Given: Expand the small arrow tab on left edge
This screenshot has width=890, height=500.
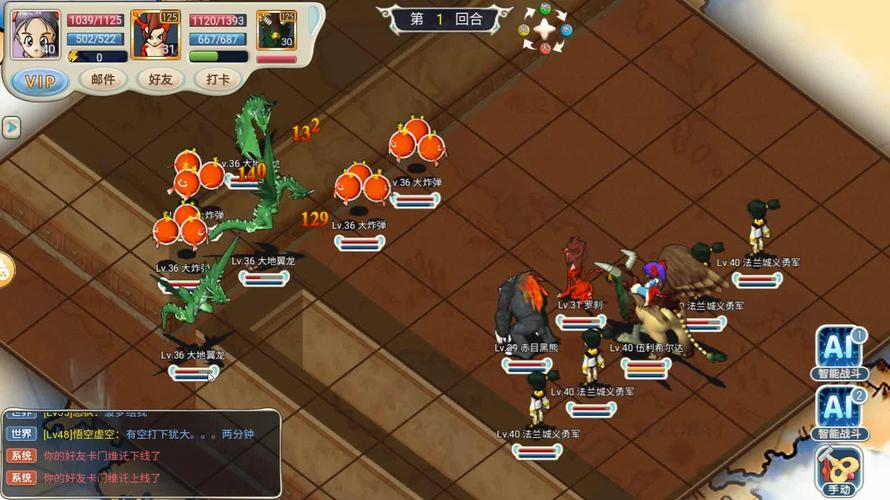Looking at the screenshot, I should [x=11, y=127].
